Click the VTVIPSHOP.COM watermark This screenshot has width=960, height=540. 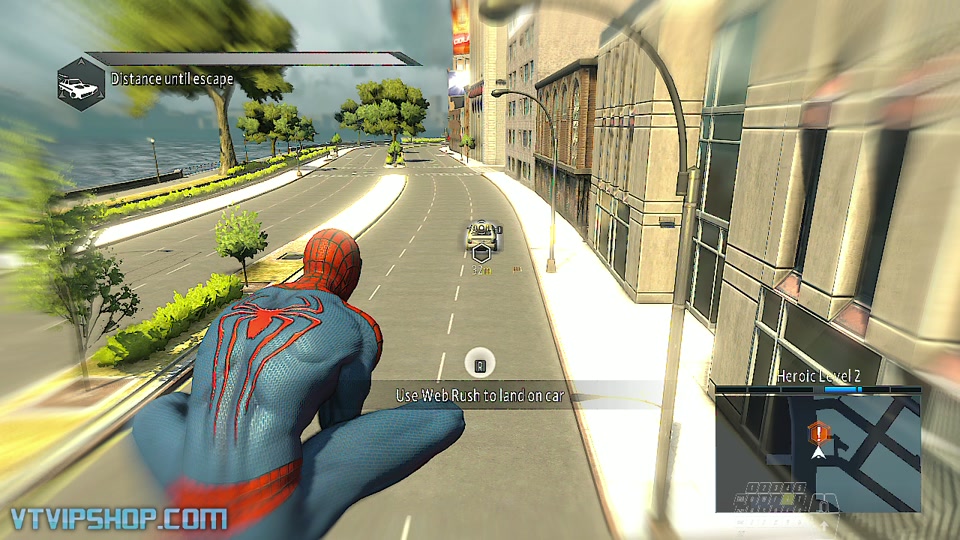pos(117,518)
